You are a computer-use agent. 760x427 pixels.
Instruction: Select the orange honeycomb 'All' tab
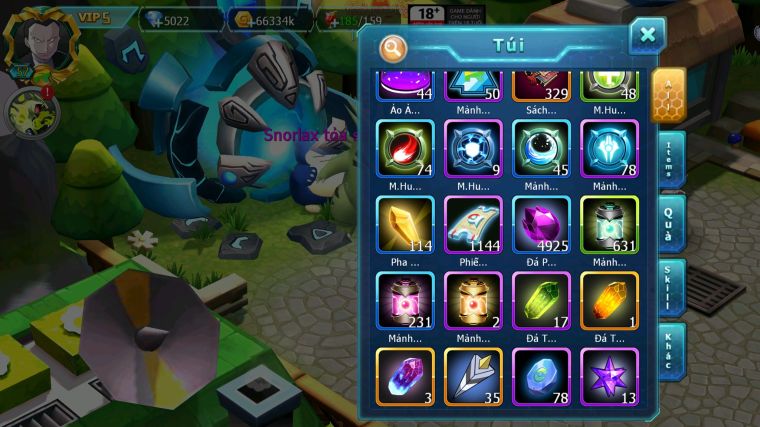[x=668, y=95]
